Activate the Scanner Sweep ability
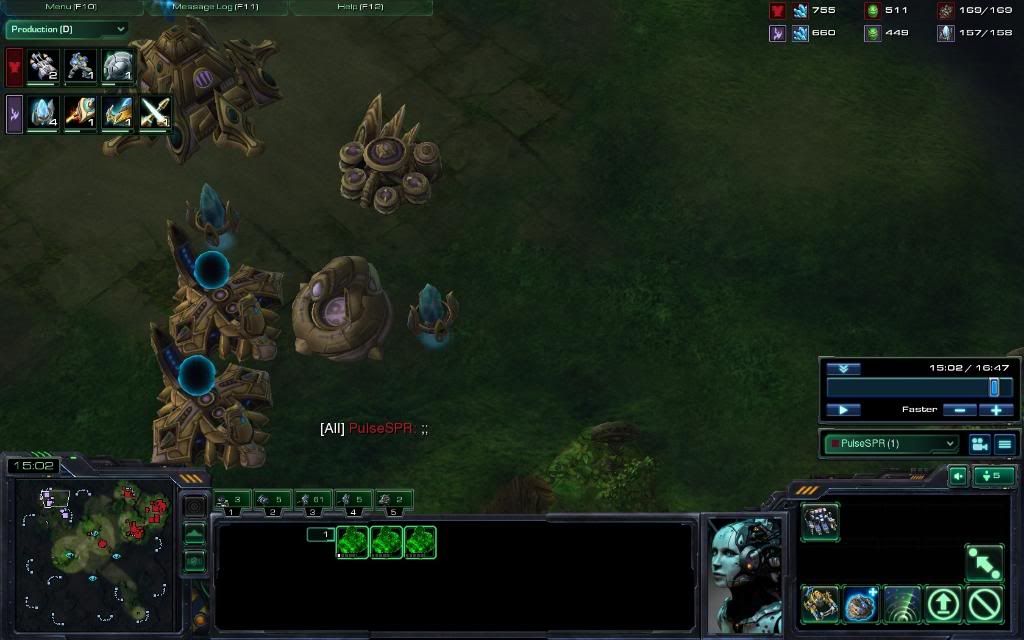 tap(902, 604)
